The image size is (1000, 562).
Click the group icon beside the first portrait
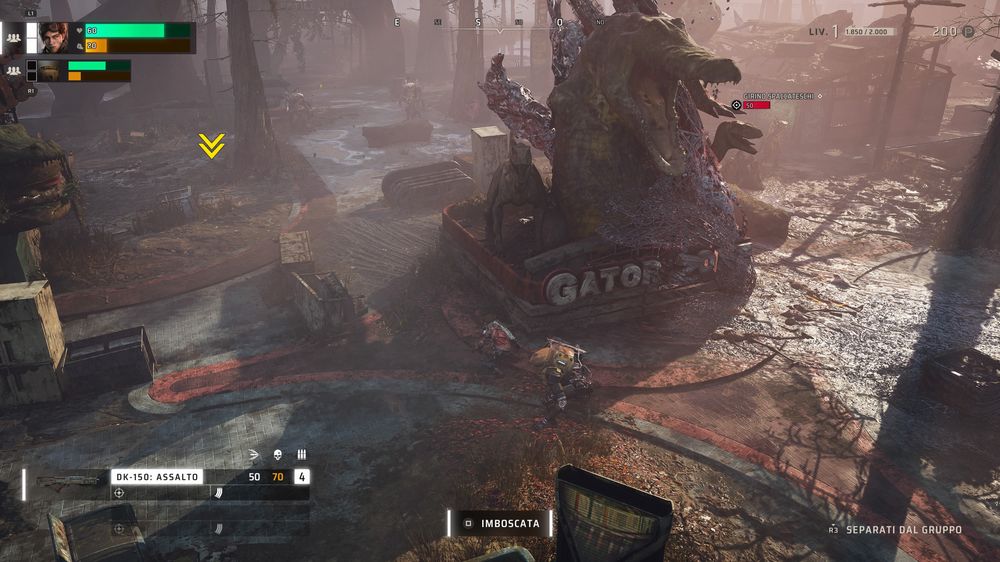(x=14, y=38)
